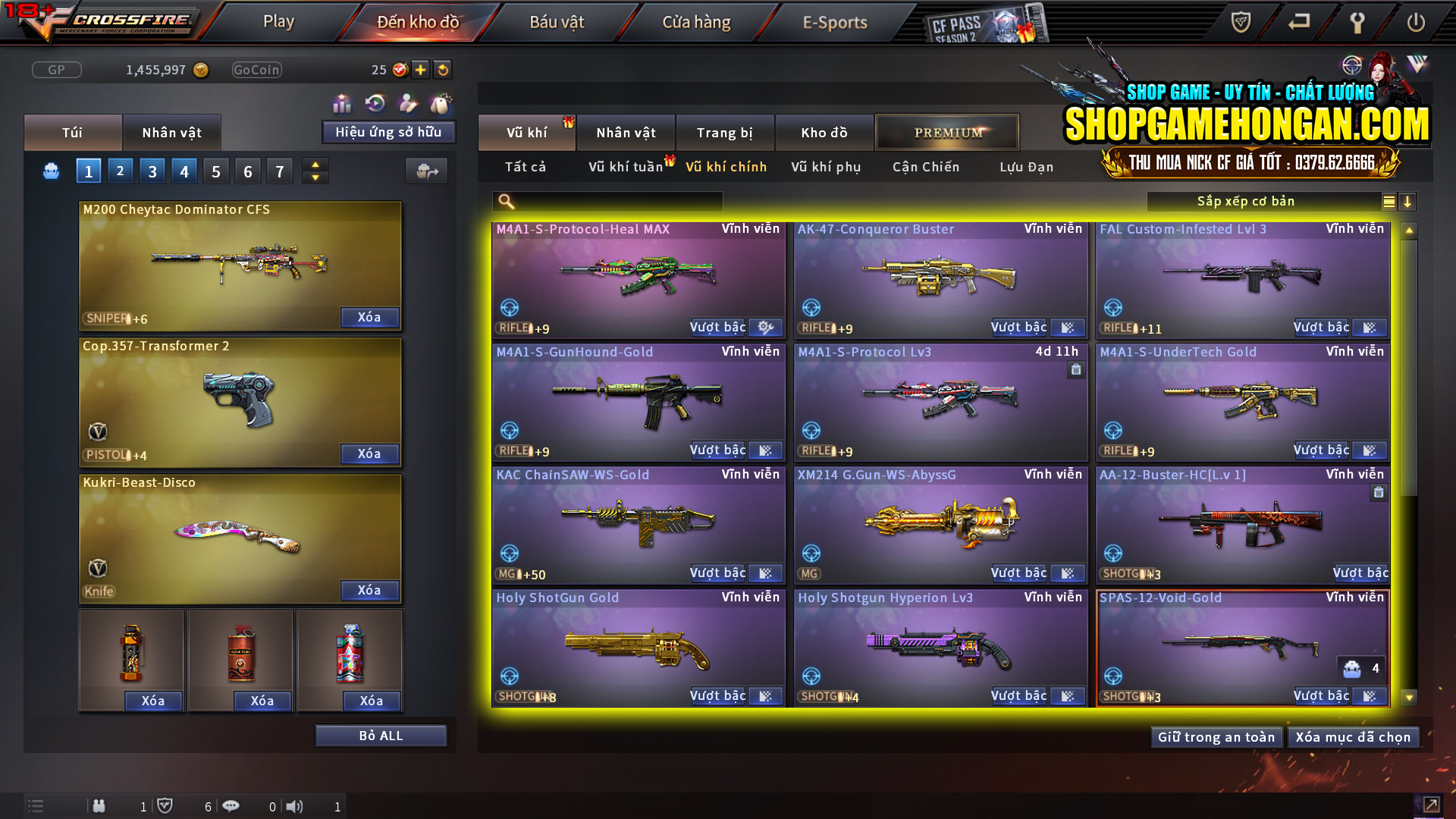Click the page-up arrow next to the page numbers
This screenshot has width=1456, height=819.
coord(315,164)
